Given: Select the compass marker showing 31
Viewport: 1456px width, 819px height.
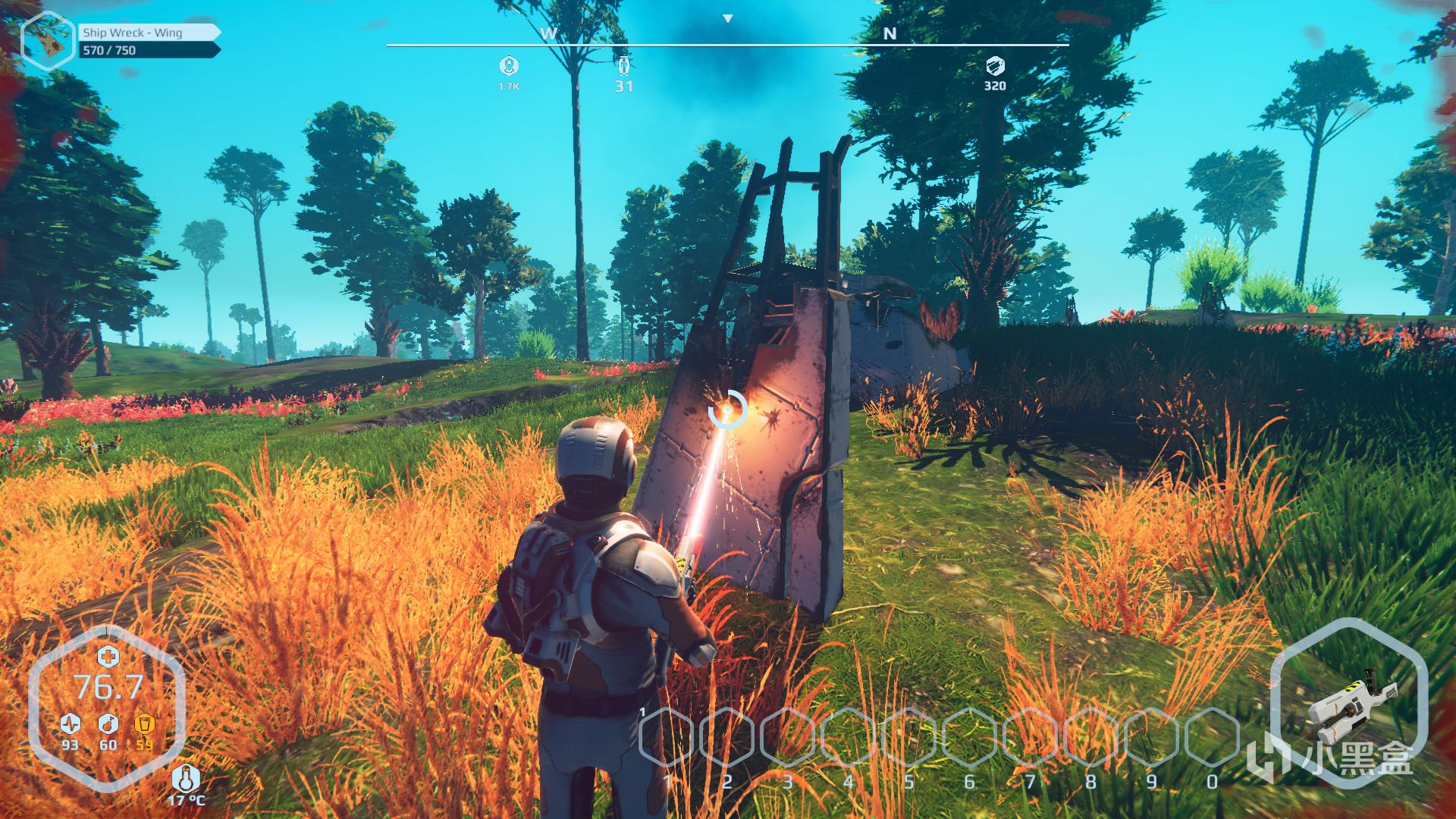Looking at the screenshot, I should pos(623,66).
